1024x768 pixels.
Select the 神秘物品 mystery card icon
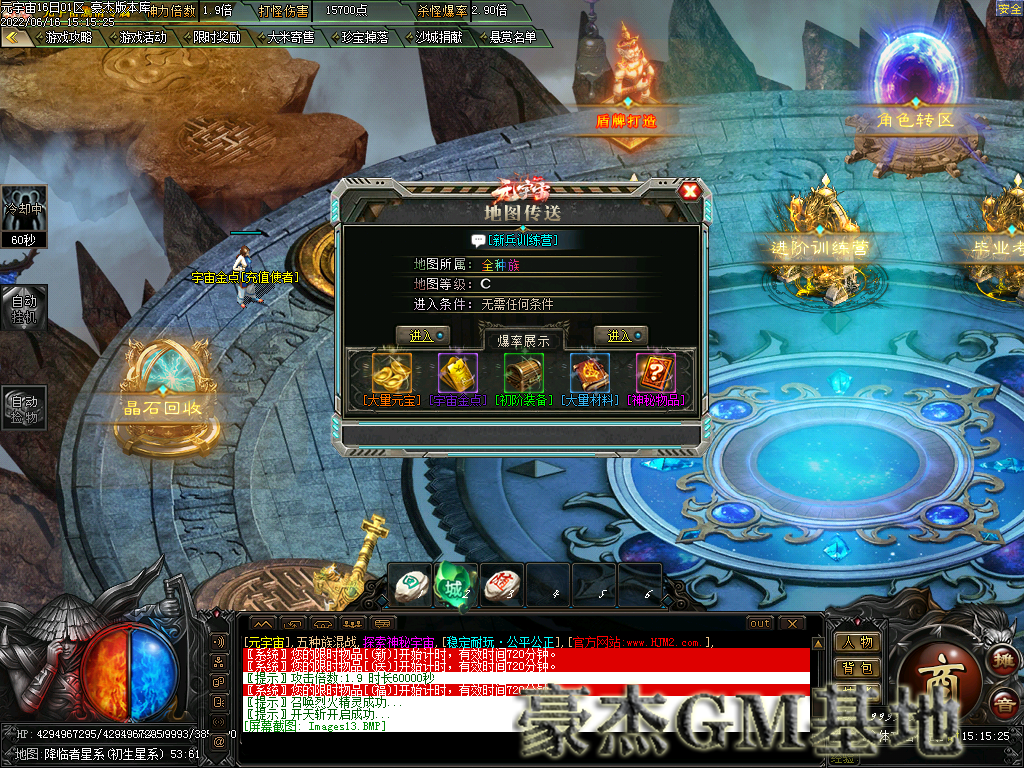656,373
